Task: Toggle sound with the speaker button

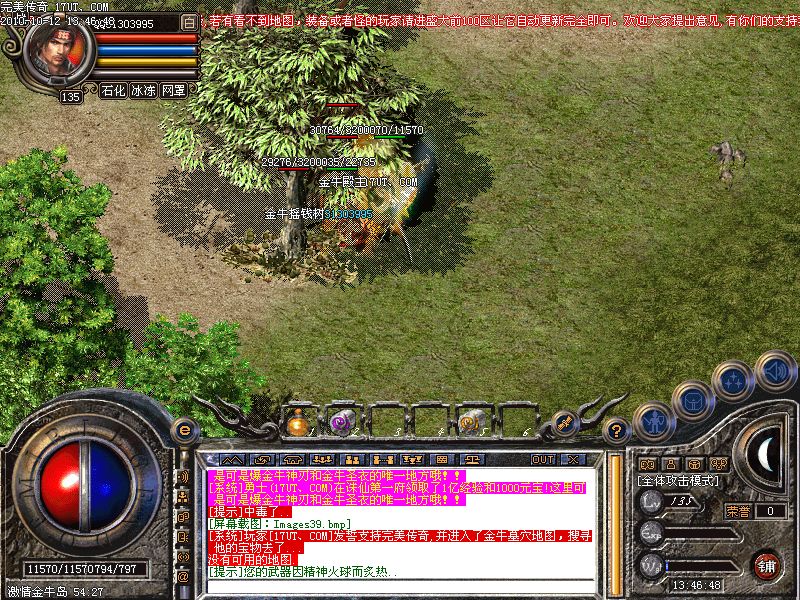Action: point(774,370)
